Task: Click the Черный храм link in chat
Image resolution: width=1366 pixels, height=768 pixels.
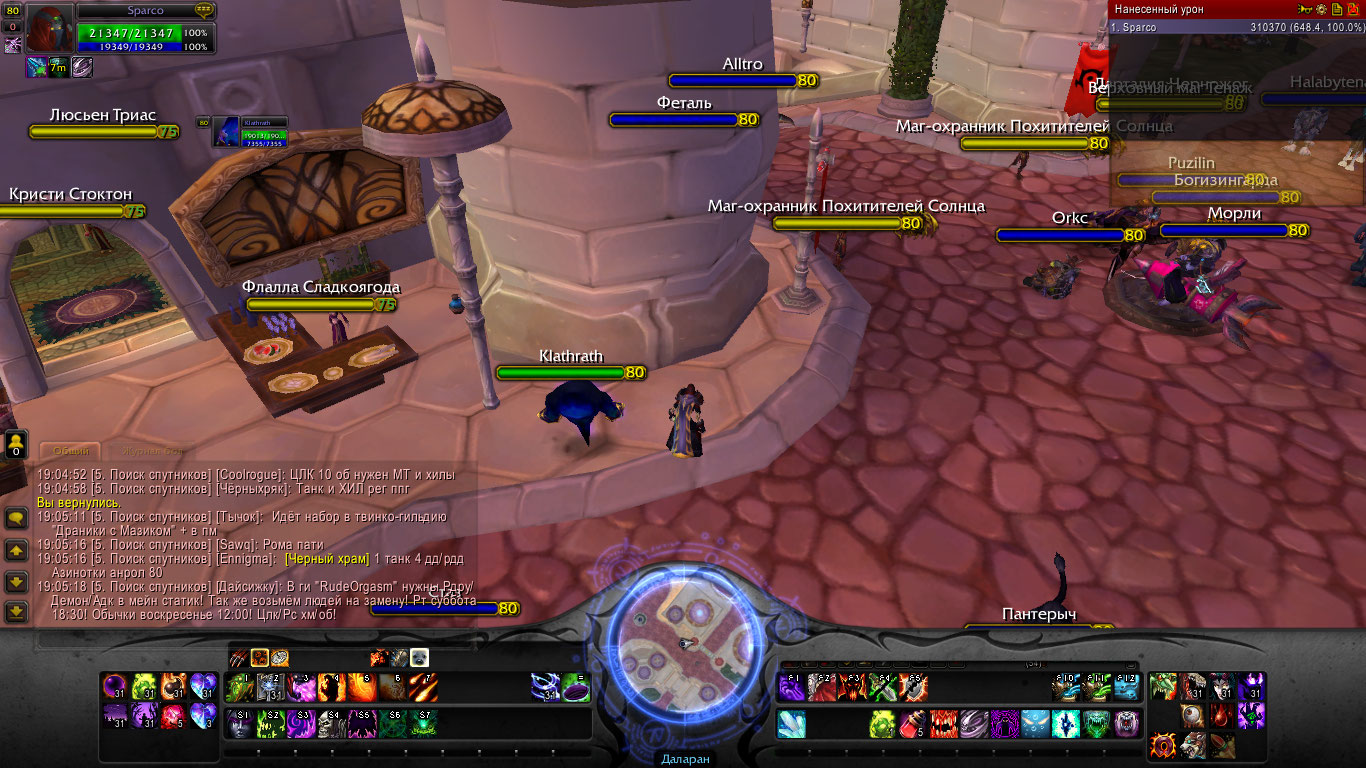Action: click(327, 559)
